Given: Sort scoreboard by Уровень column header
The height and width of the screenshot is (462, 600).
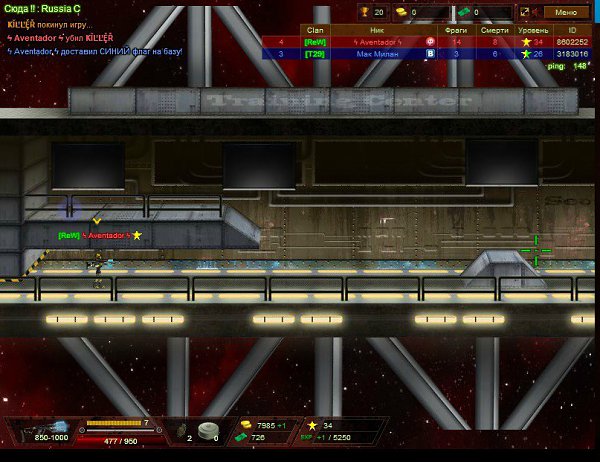Looking at the screenshot, I should (x=532, y=31).
